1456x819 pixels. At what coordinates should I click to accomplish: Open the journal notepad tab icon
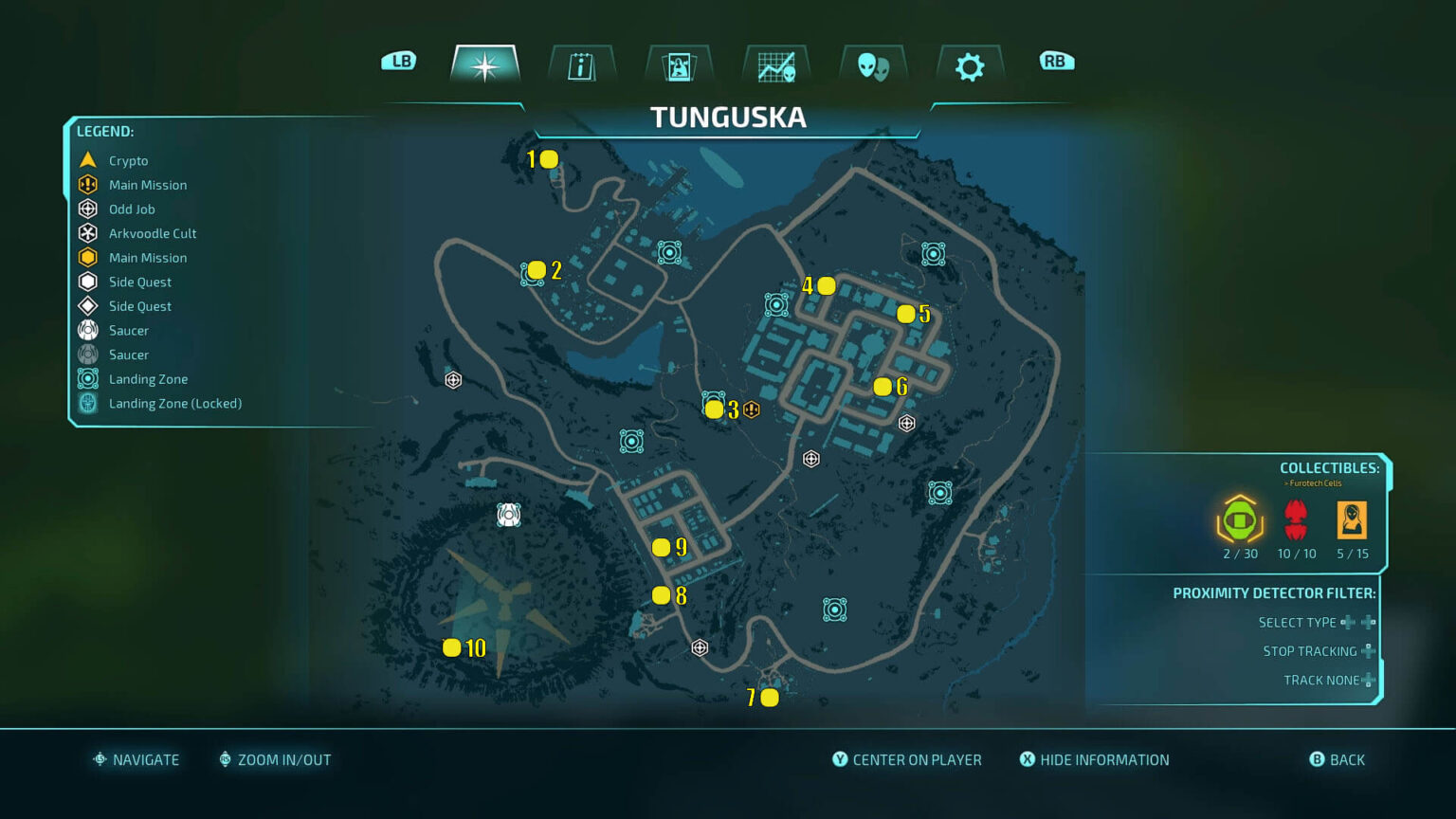(581, 64)
